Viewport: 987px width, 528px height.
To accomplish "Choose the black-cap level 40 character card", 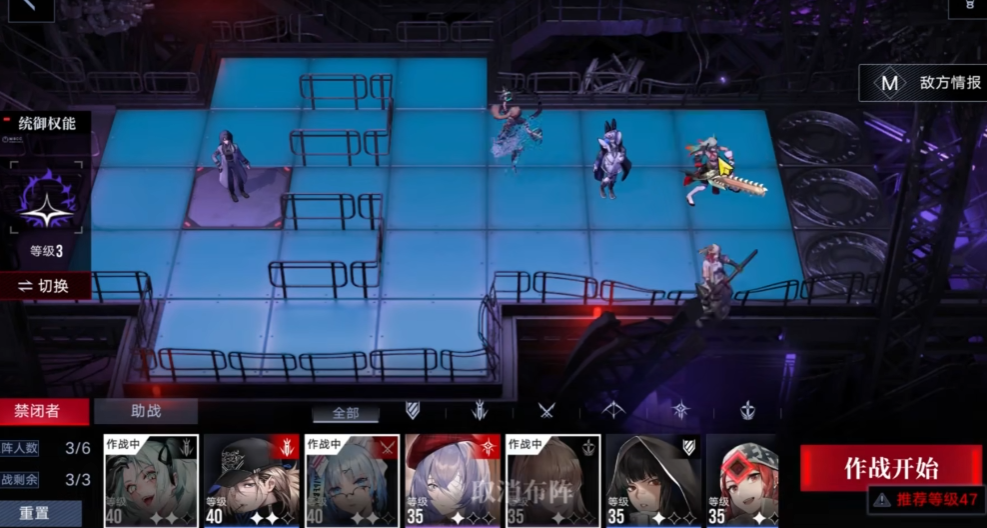I will [252, 481].
